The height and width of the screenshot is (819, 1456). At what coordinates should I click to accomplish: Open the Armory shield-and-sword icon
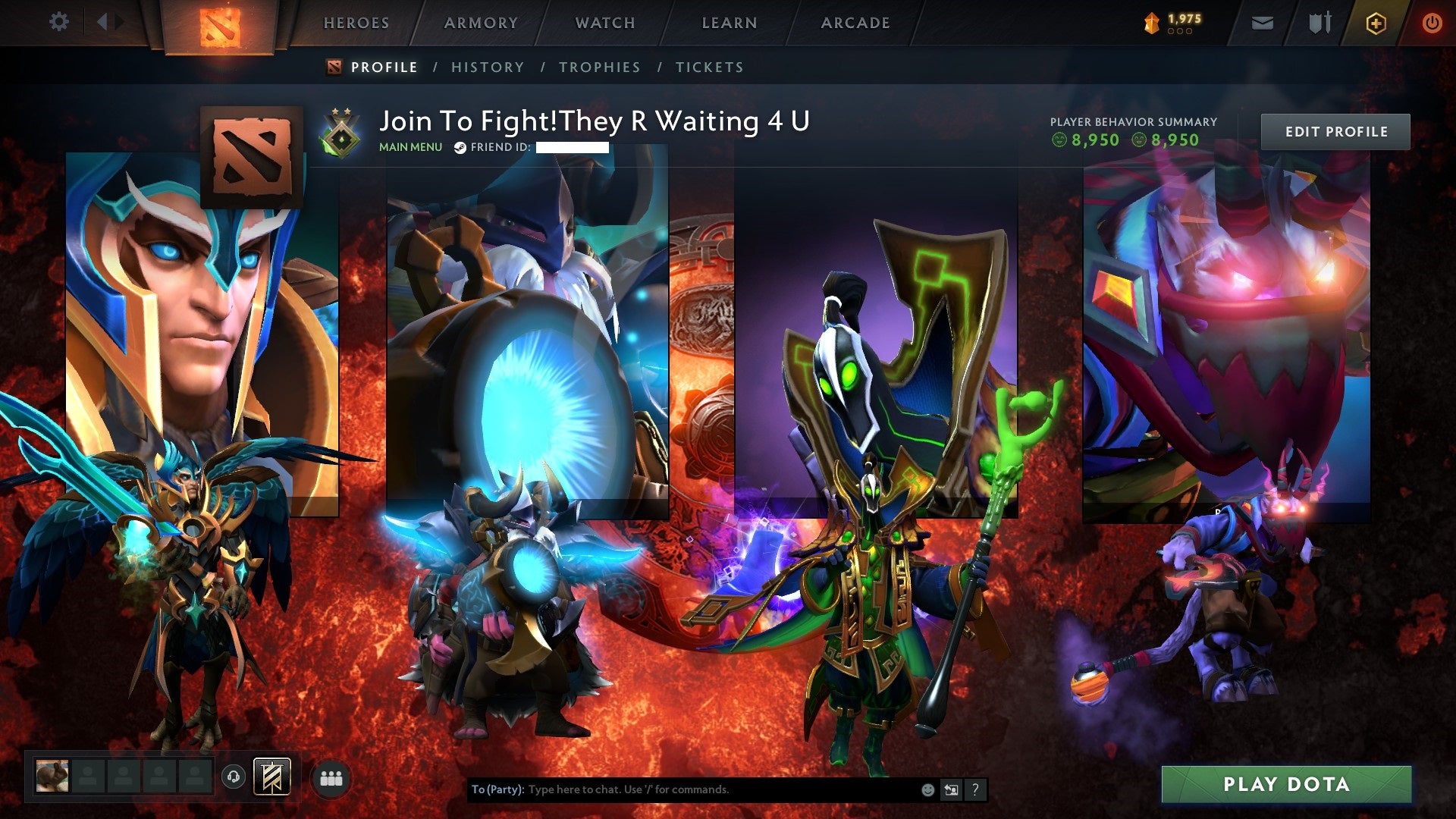(1319, 22)
